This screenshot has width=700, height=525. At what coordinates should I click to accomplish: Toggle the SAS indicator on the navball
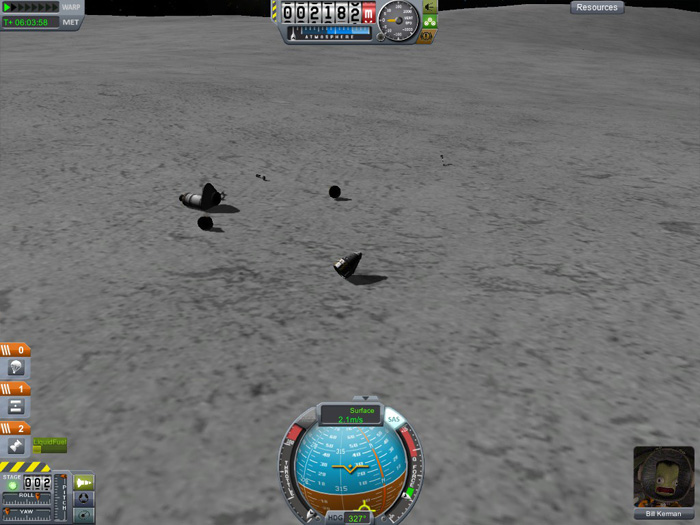[x=394, y=420]
